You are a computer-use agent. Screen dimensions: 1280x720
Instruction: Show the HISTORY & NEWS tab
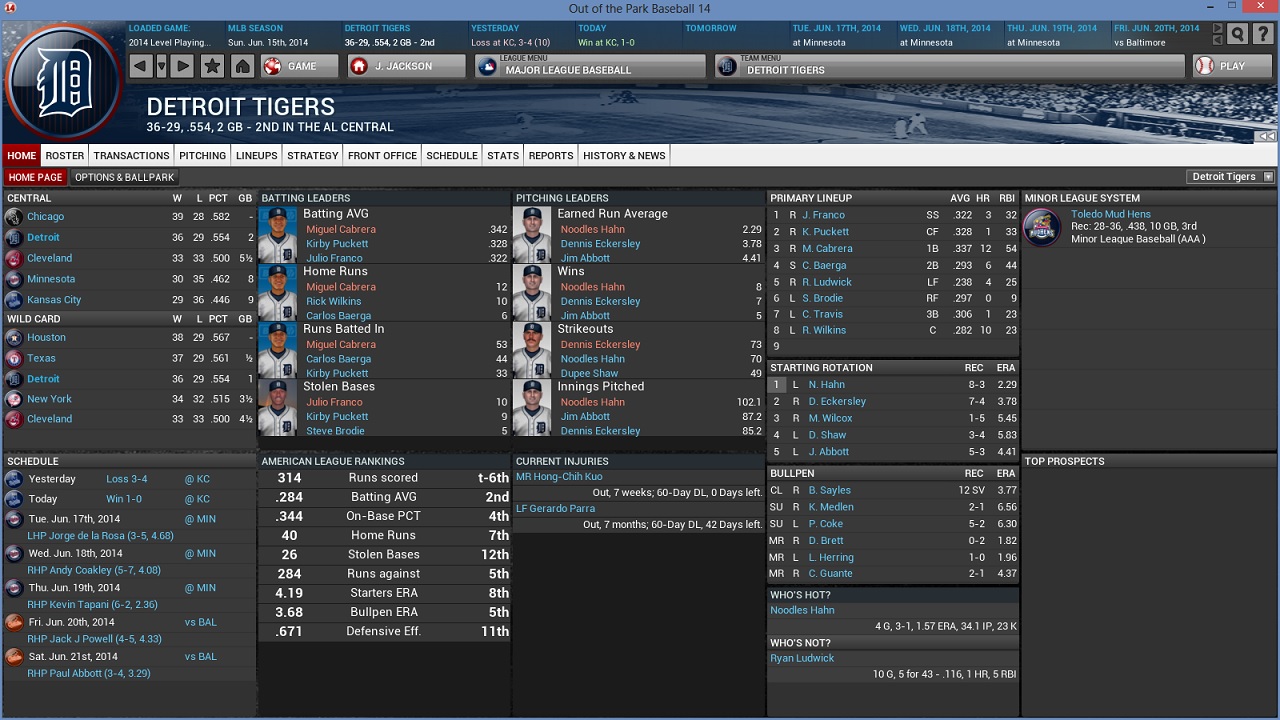(x=624, y=155)
